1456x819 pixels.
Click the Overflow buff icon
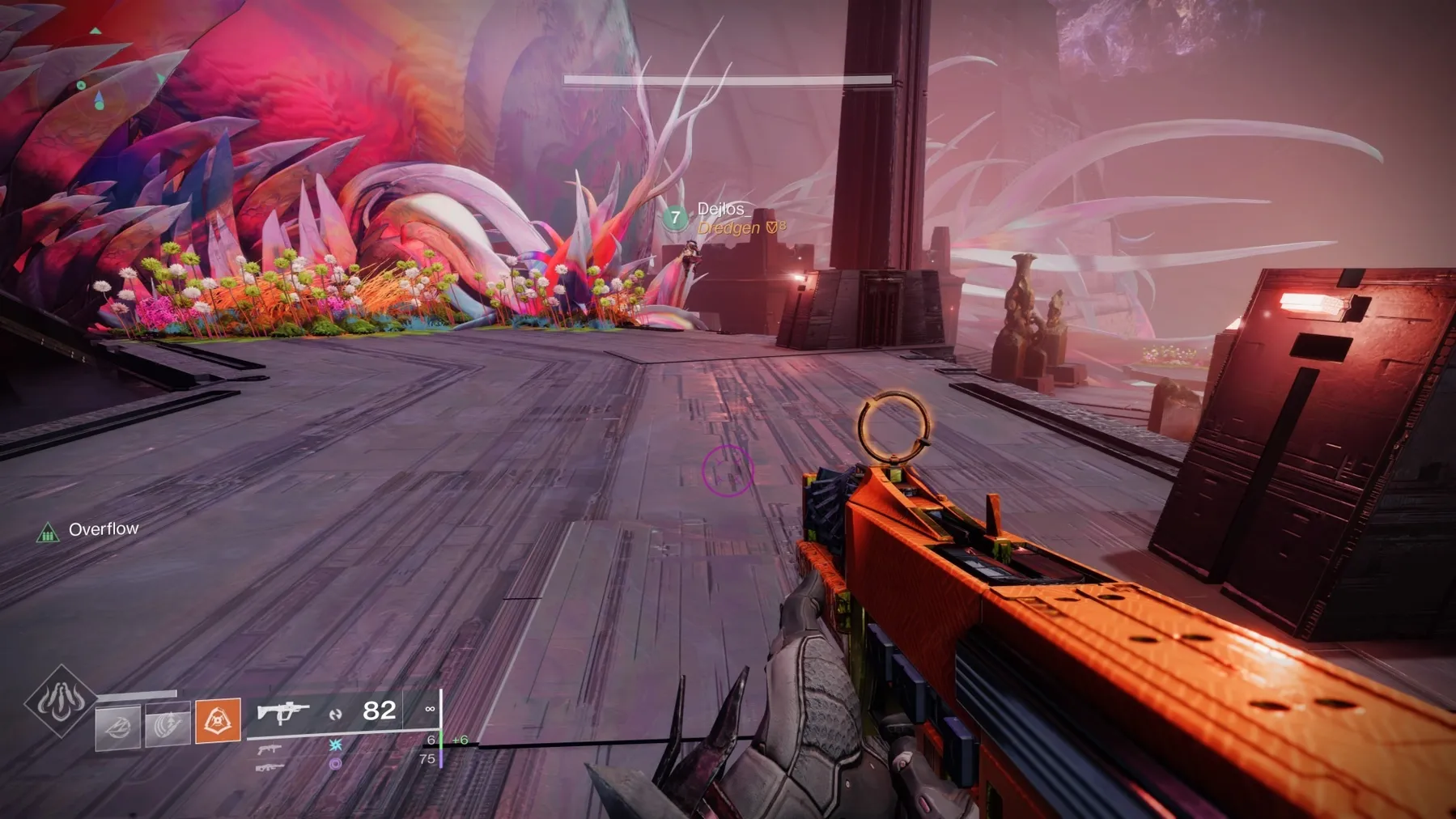[48, 533]
